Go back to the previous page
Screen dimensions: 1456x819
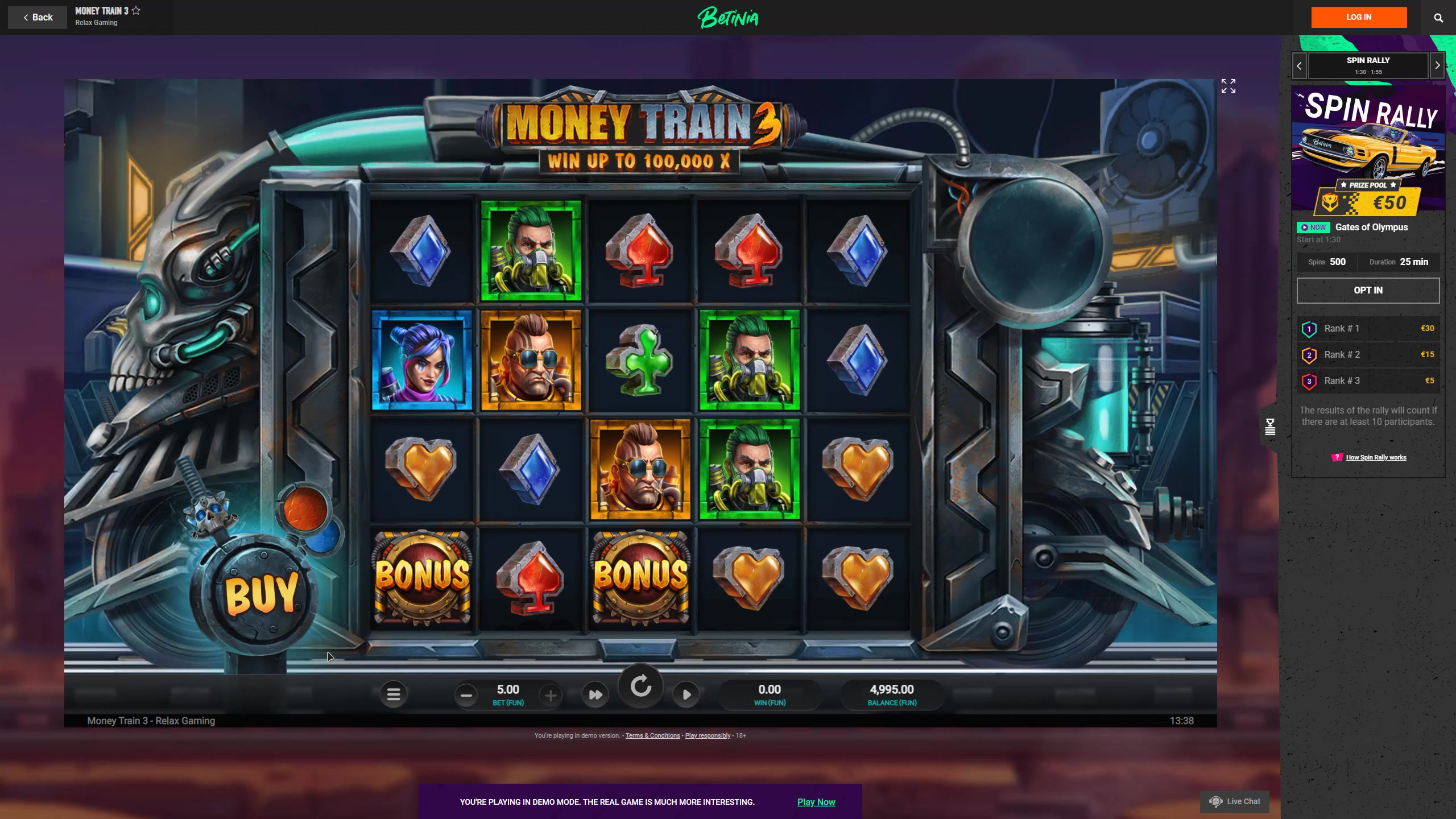click(38, 18)
